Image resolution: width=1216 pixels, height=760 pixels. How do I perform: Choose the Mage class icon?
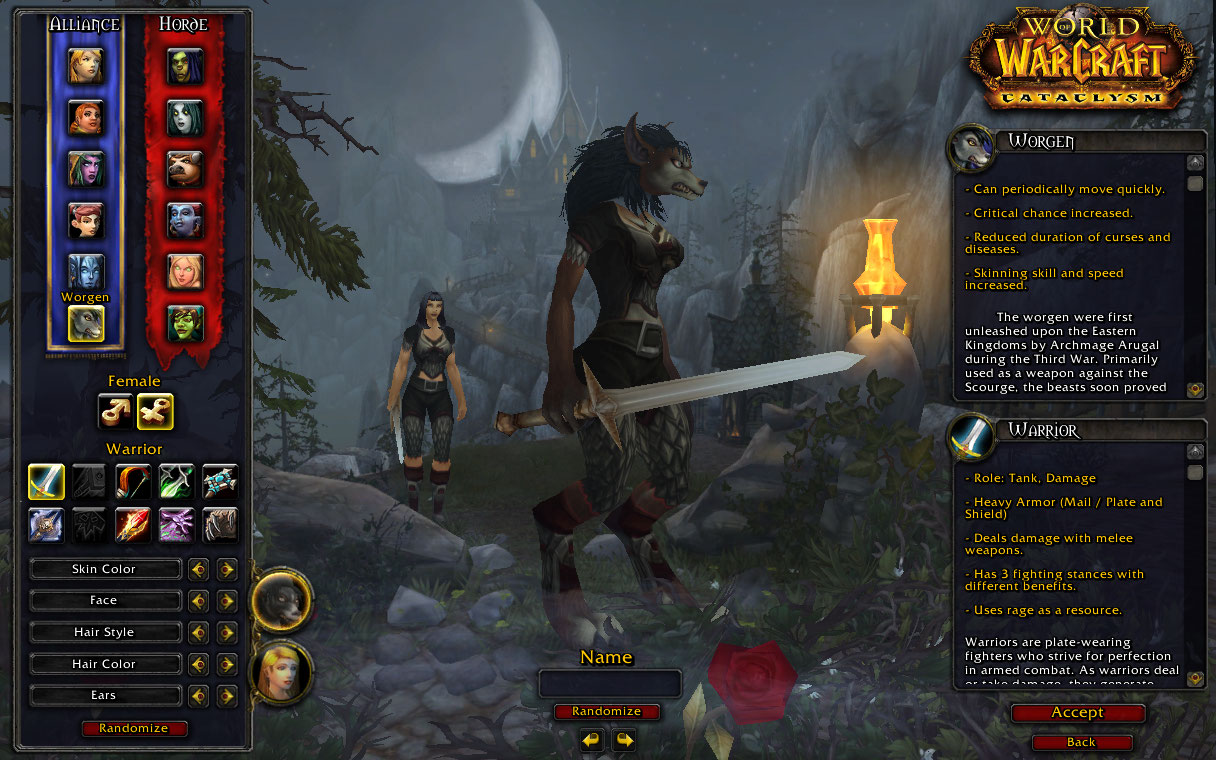pyautogui.click(x=133, y=525)
